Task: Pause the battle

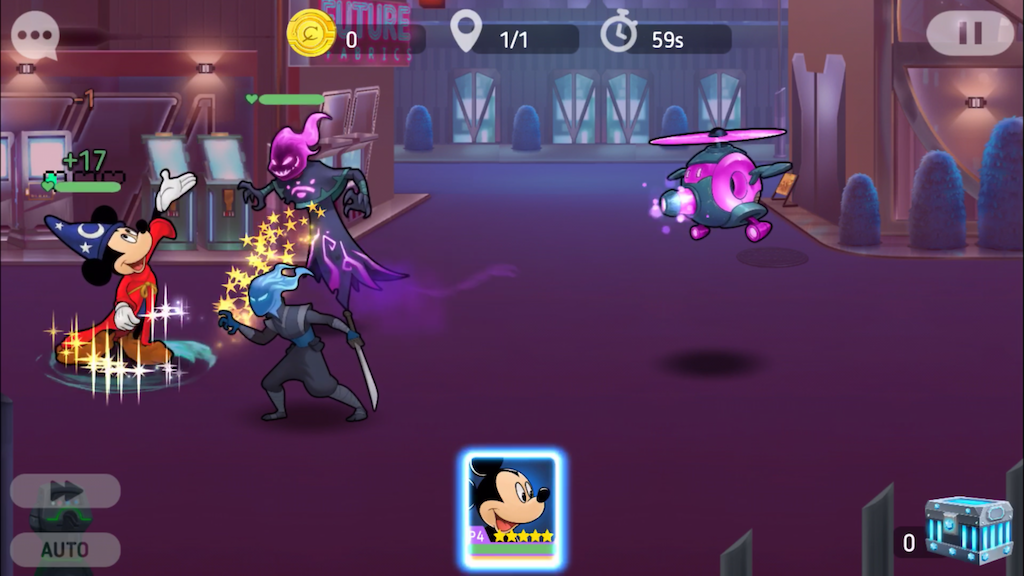Action: pos(969,34)
